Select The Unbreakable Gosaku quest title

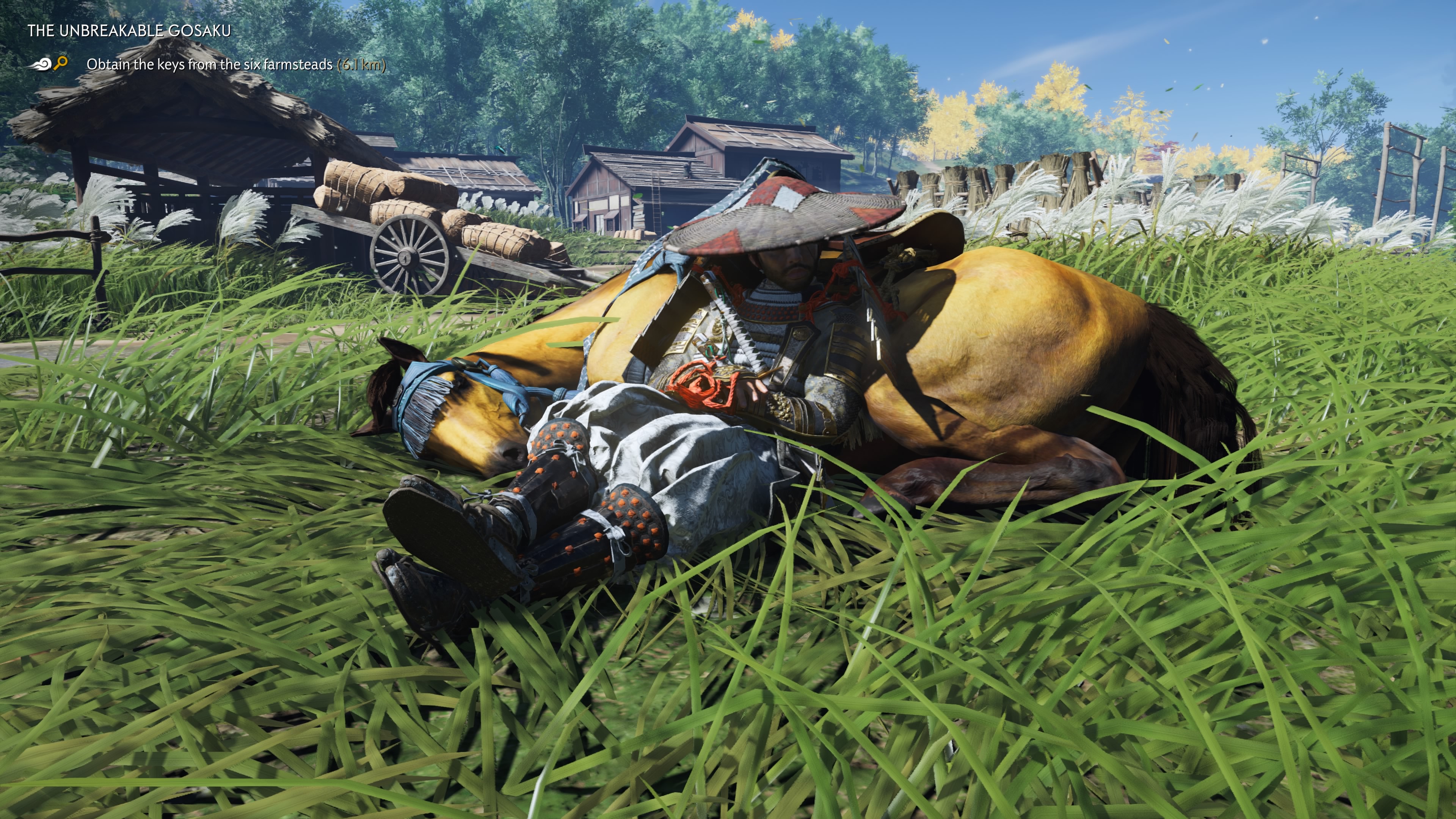pyautogui.click(x=129, y=30)
